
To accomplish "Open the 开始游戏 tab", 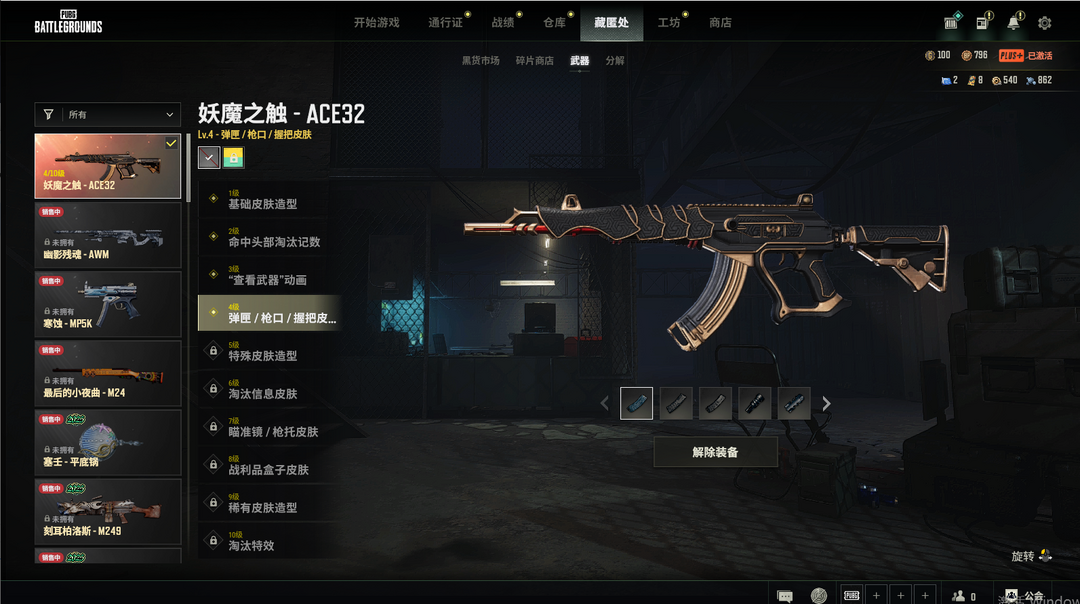I will point(376,22).
